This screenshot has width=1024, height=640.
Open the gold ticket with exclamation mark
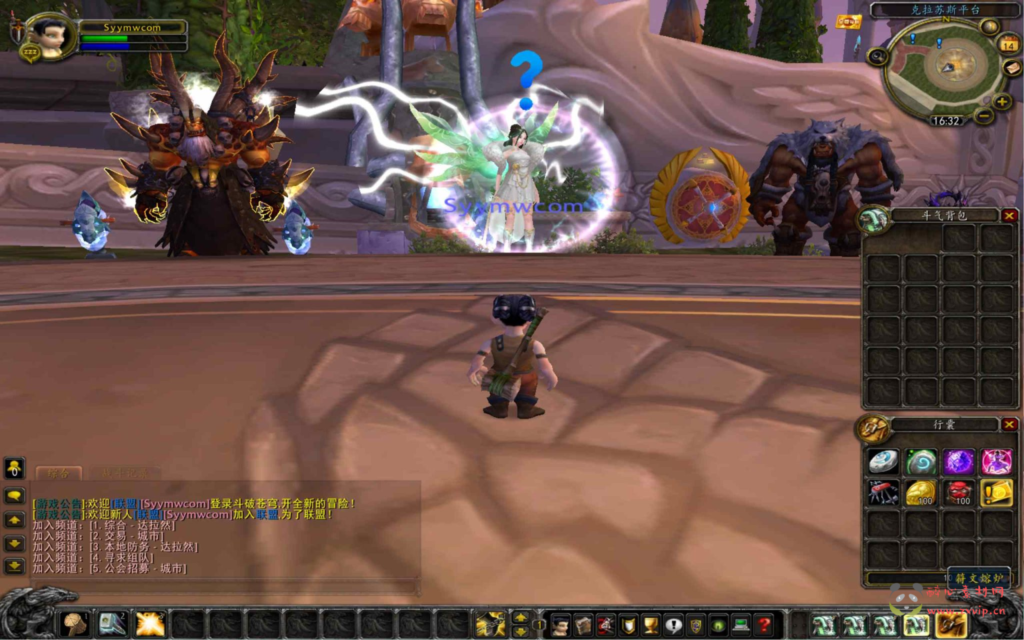(996, 492)
